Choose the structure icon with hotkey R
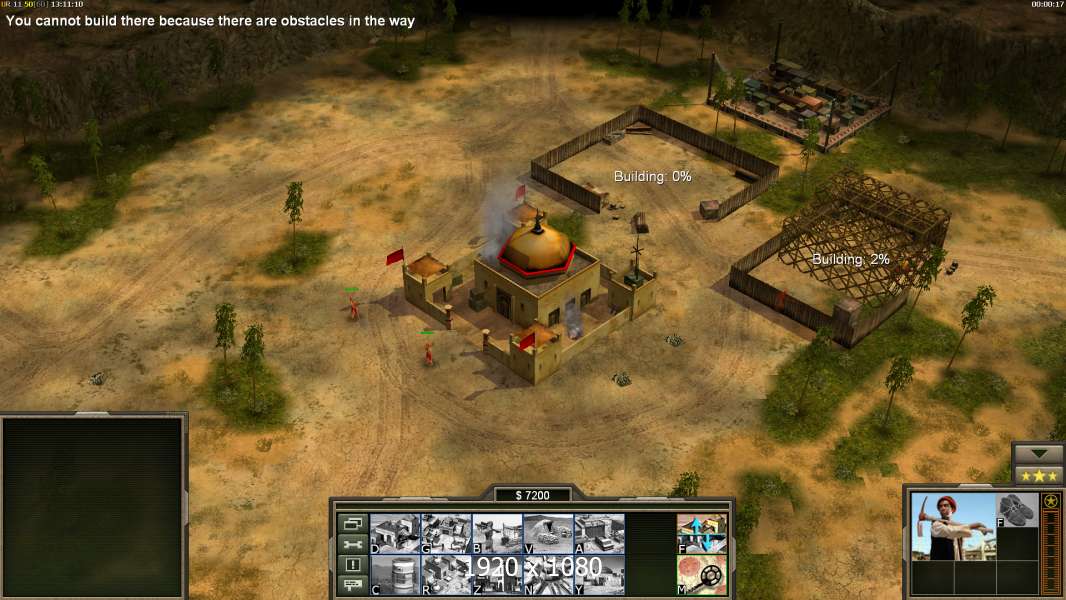Screen dimensions: 1066x600 (446, 574)
